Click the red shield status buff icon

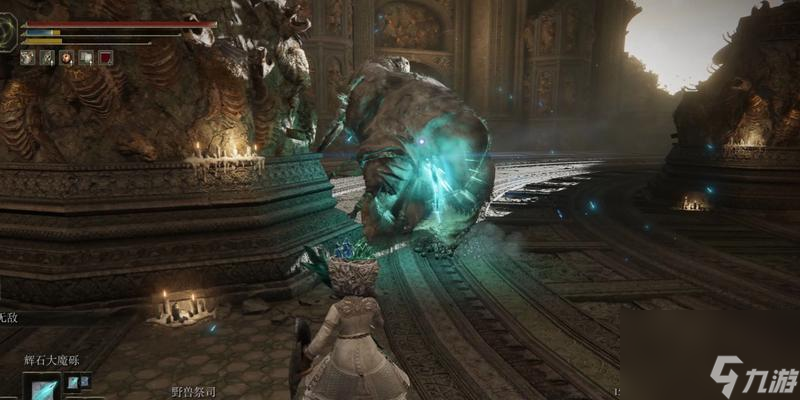pos(106,58)
